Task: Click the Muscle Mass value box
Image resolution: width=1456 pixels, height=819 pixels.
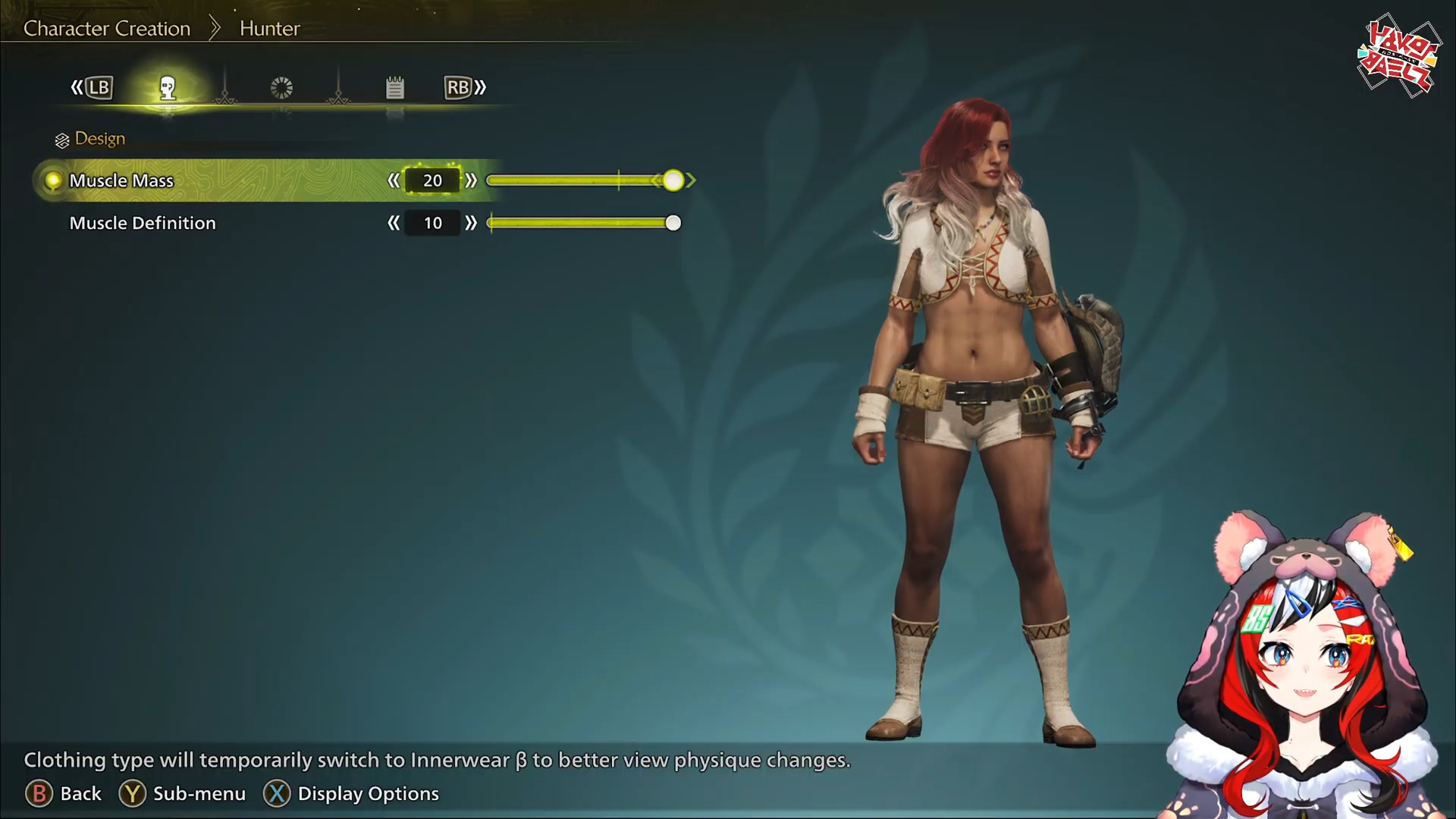Action: click(x=432, y=180)
